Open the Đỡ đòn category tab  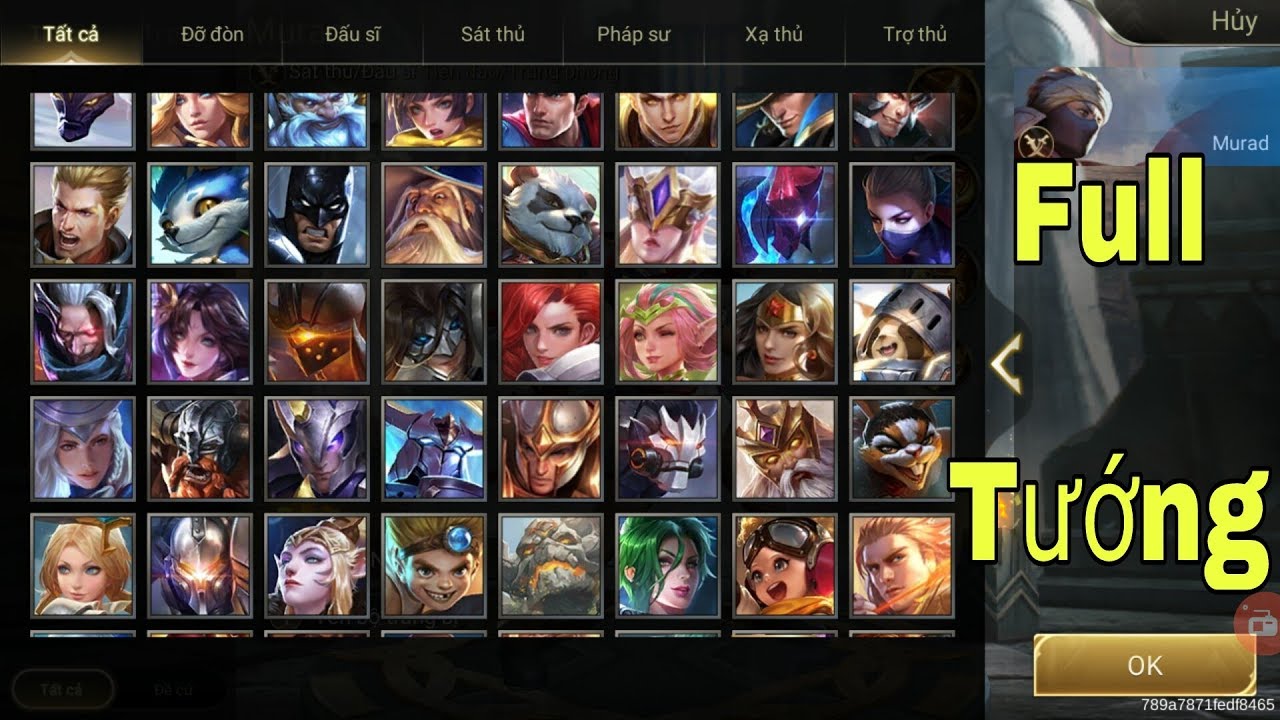tap(212, 34)
